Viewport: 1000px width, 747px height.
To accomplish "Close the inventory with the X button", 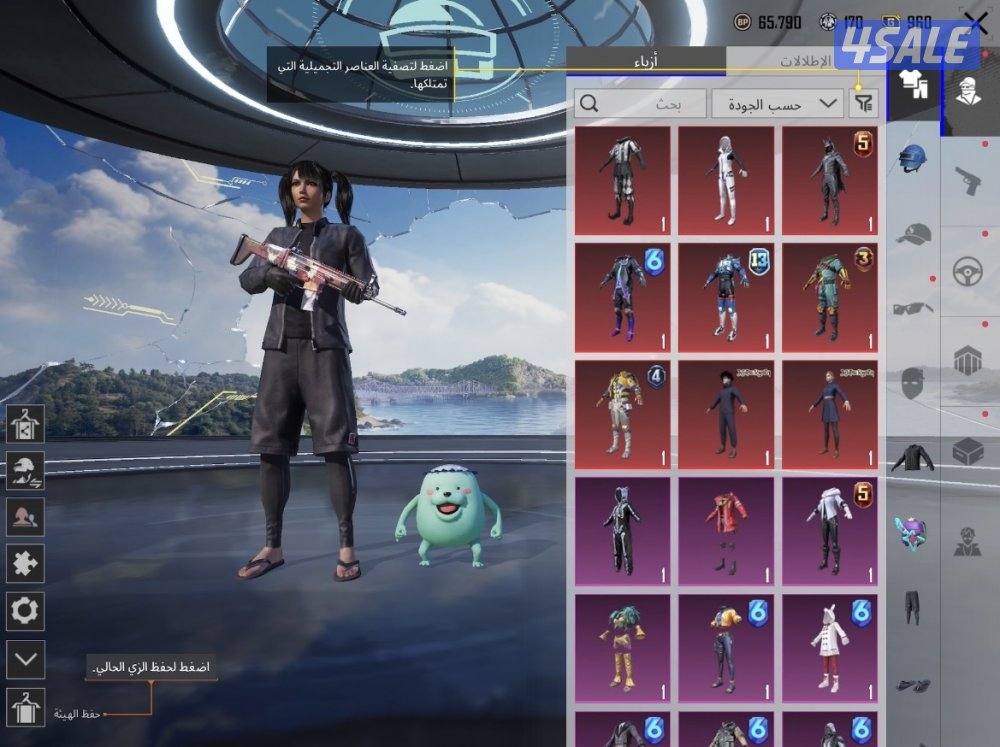I will 975,24.
